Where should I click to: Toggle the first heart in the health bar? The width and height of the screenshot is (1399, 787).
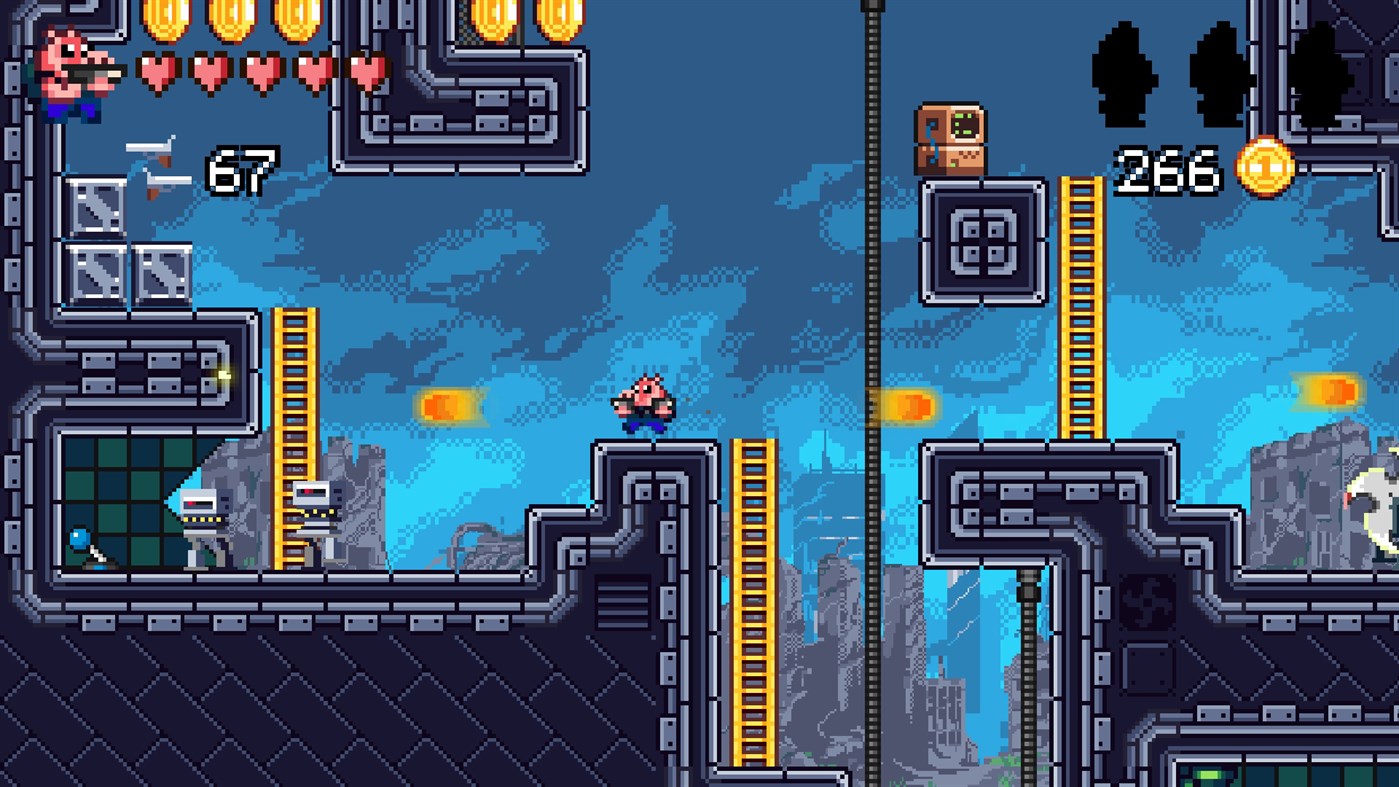coord(158,72)
